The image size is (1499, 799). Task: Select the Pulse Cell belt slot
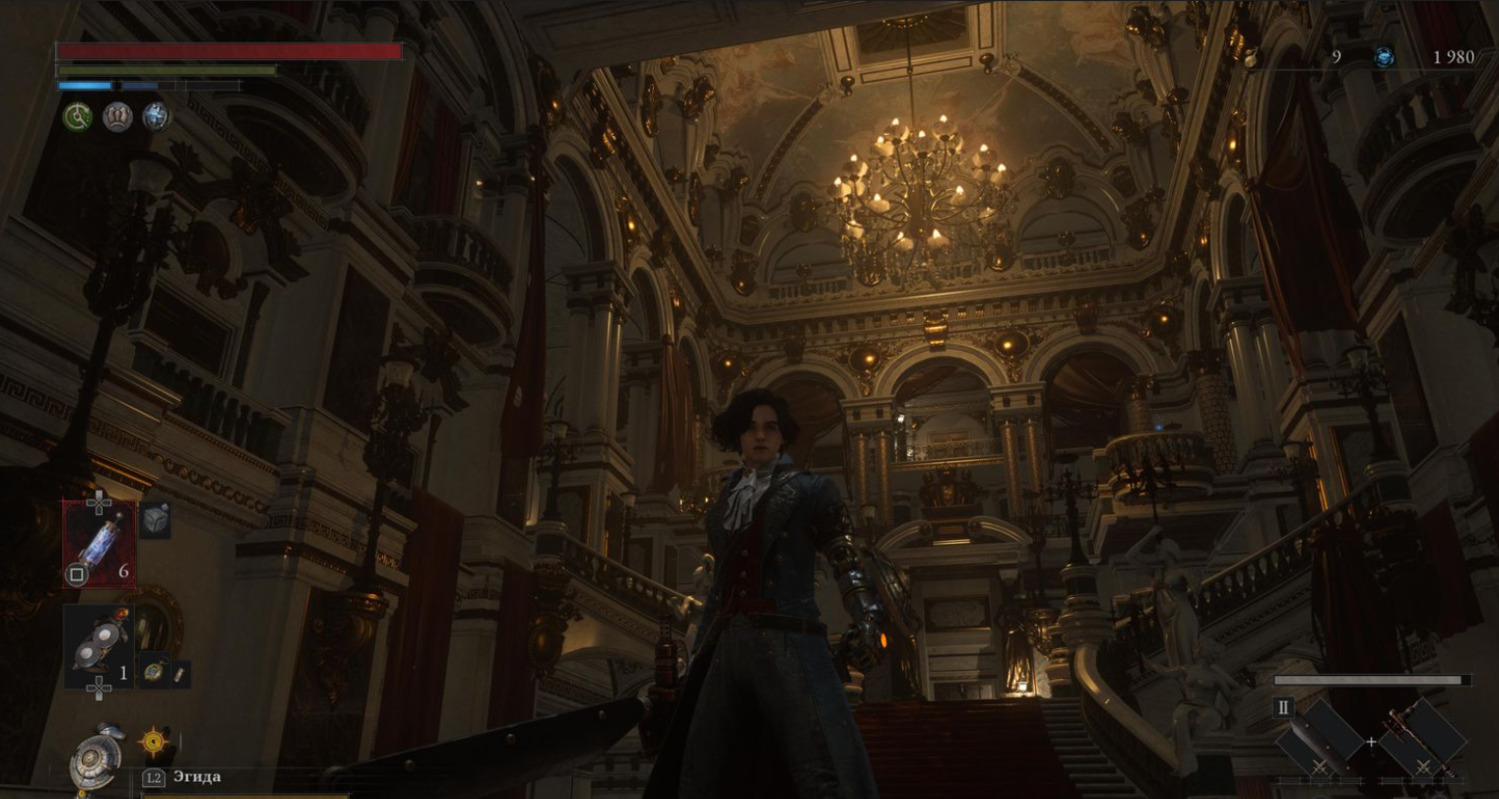pos(99,545)
